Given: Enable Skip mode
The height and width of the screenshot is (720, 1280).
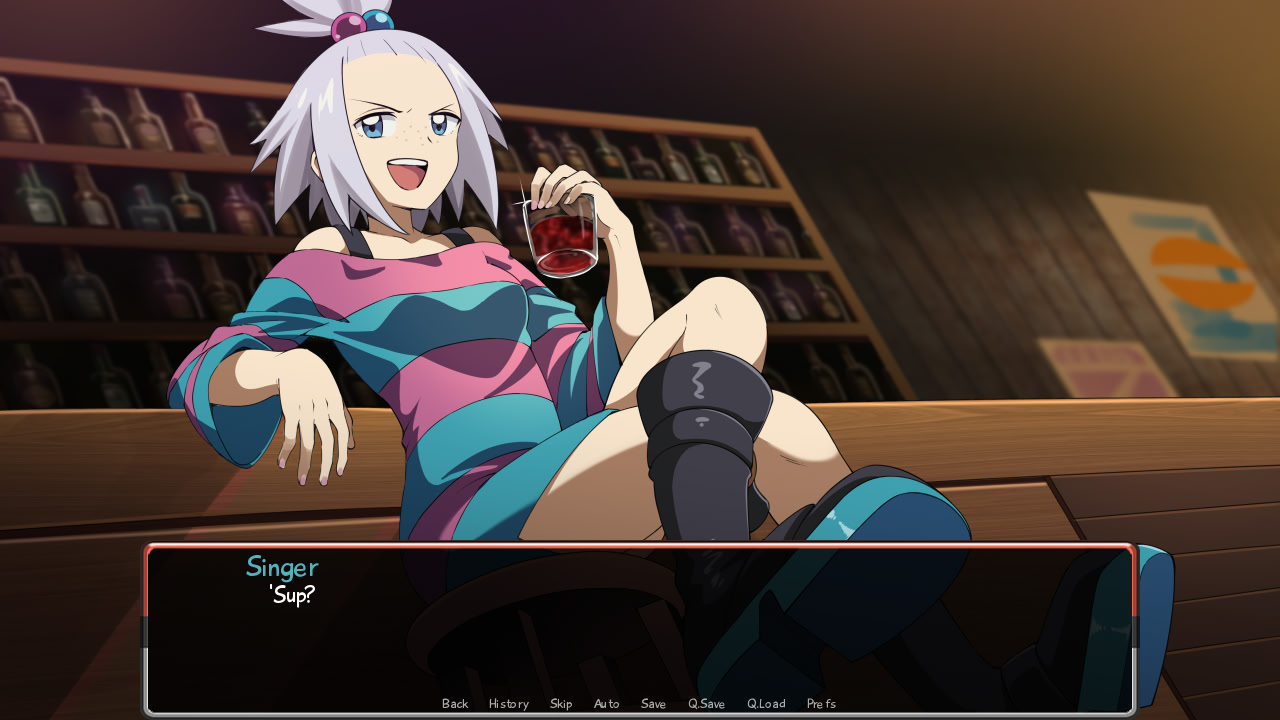Looking at the screenshot, I should (x=561, y=703).
